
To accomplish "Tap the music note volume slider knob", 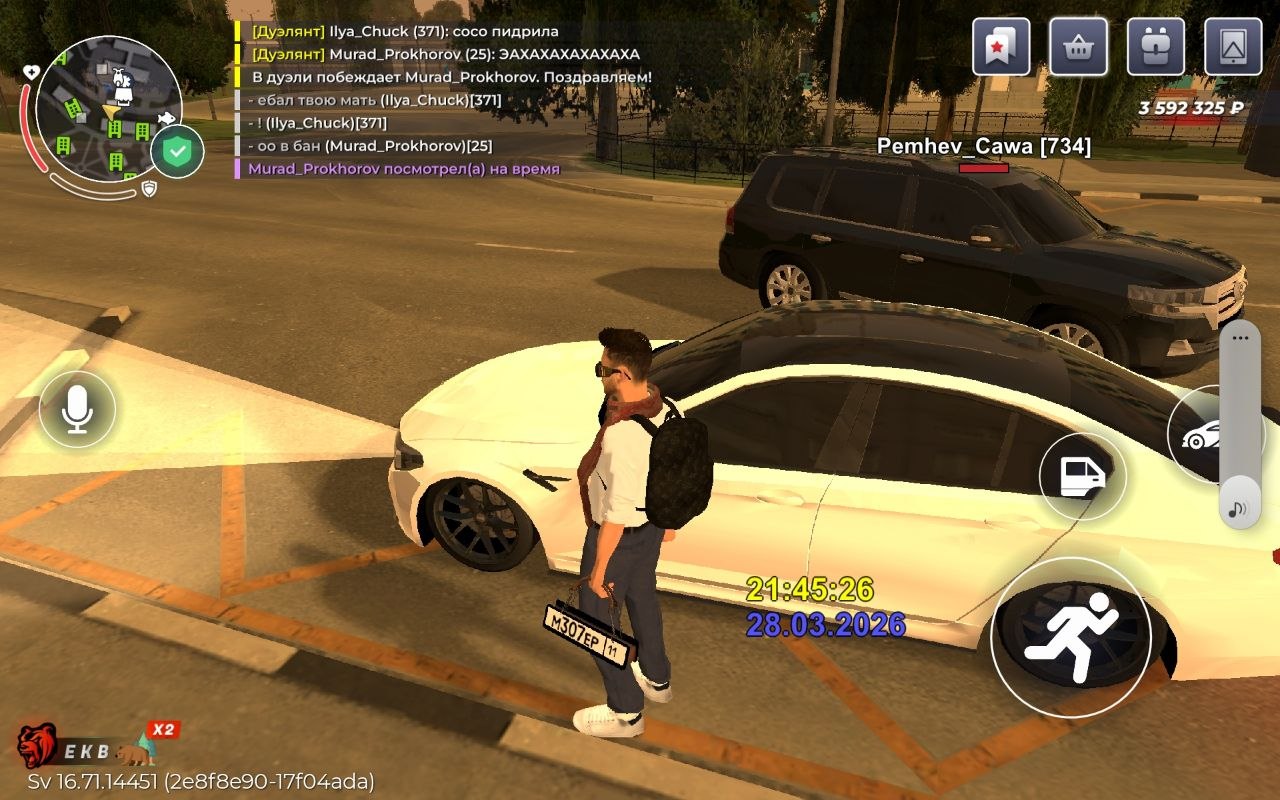I will [1239, 509].
